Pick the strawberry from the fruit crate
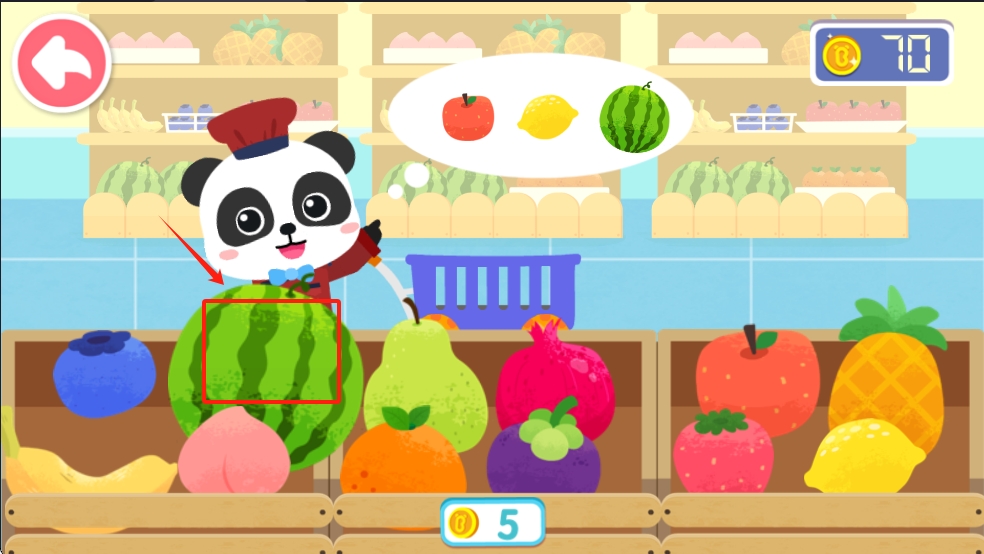The height and width of the screenshot is (554, 984). coord(723,452)
